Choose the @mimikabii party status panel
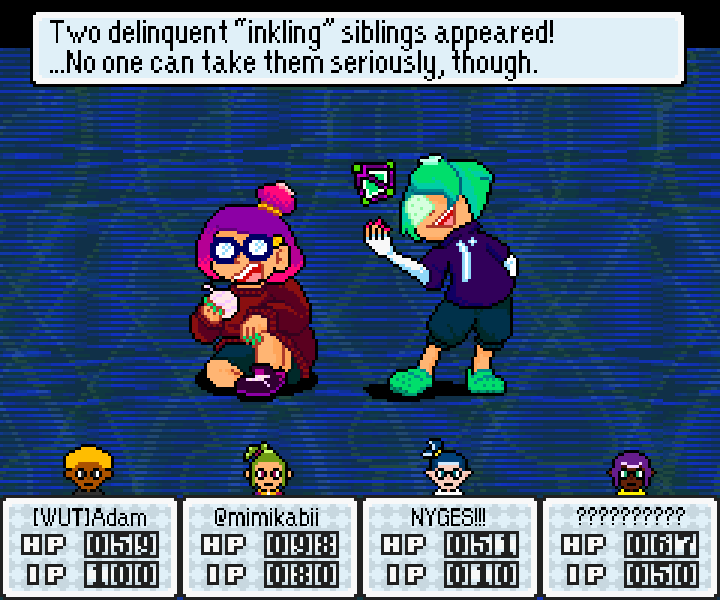720x600 pixels. pos(269,546)
